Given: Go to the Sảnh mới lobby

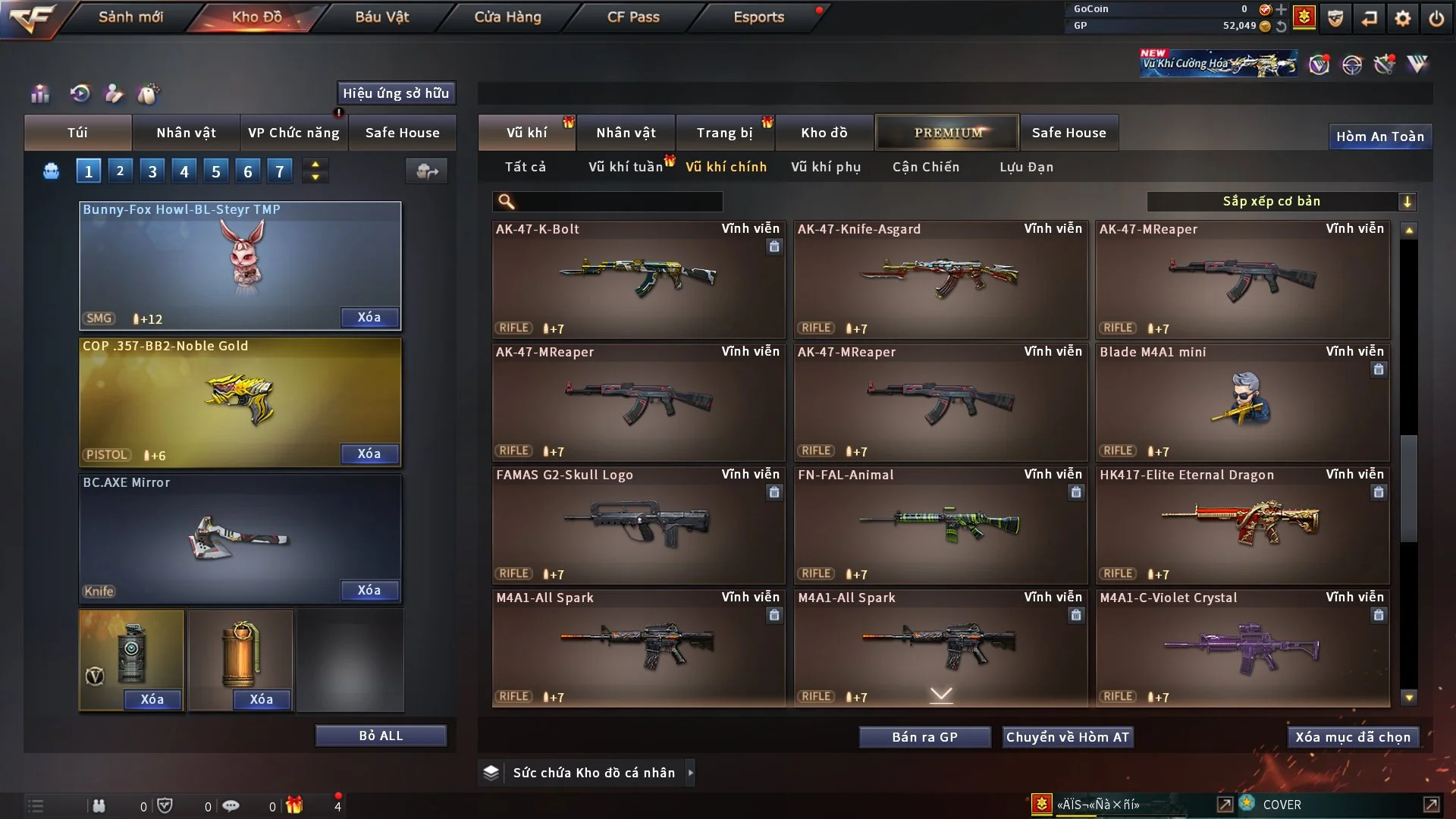Looking at the screenshot, I should (130, 17).
